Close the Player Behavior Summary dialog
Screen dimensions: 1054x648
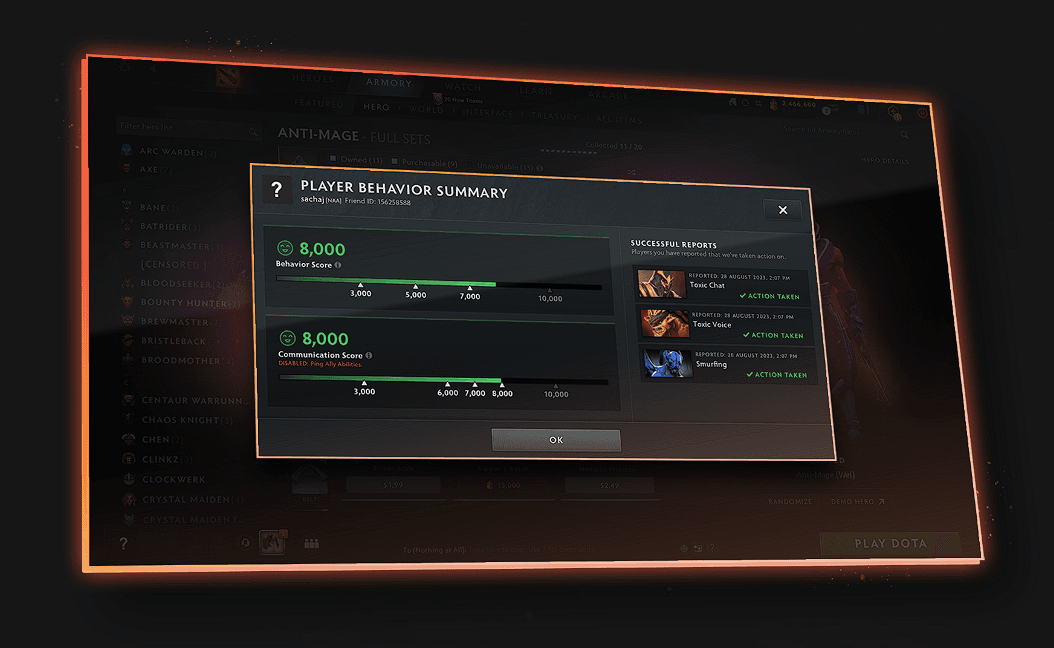[782, 210]
